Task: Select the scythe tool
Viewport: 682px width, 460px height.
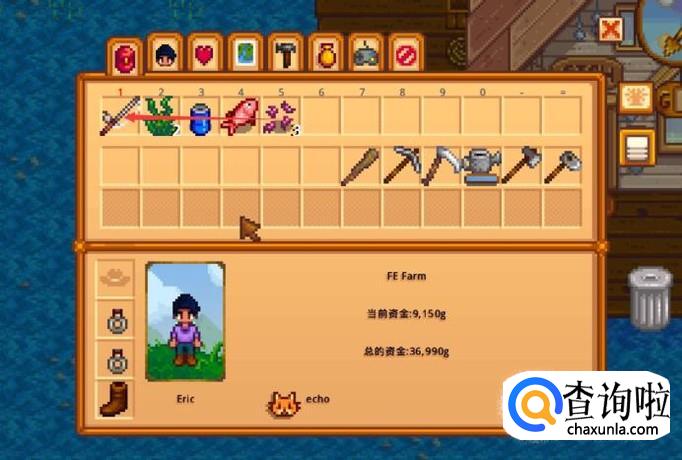Action: tap(441, 166)
